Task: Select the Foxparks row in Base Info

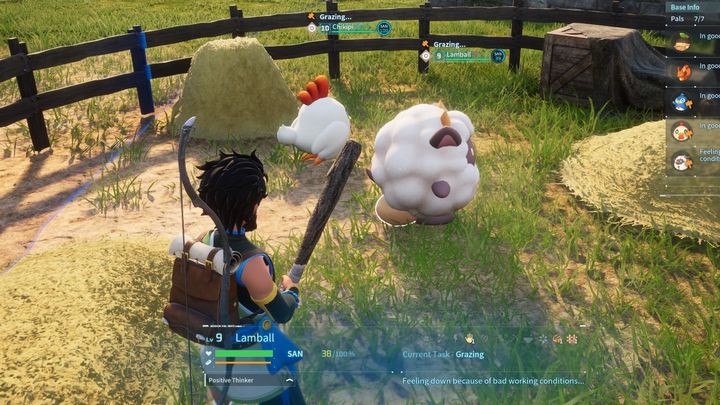Action: click(692, 71)
